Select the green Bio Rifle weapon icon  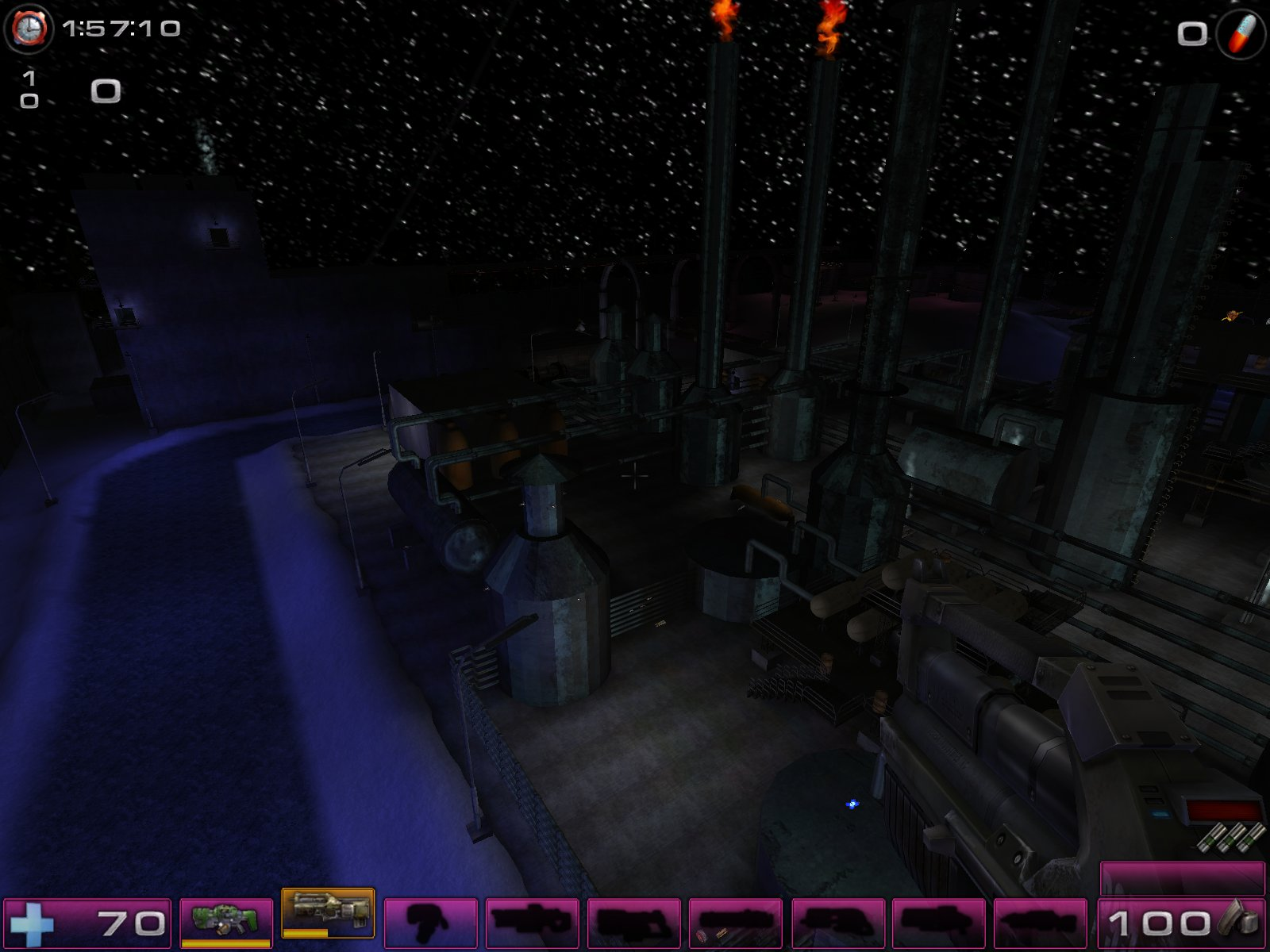click(x=226, y=920)
